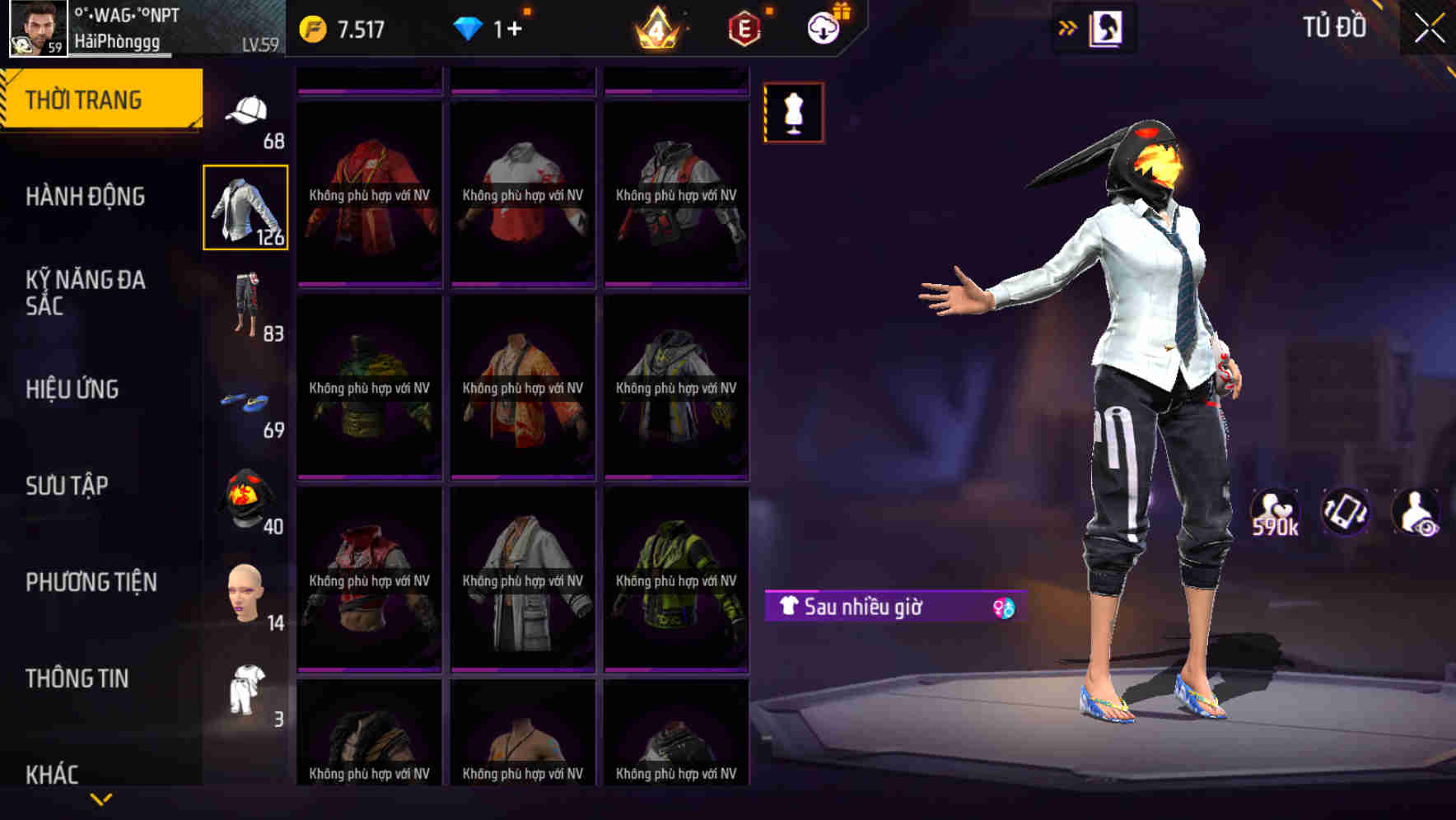
Task: Click the cloud download gift icon
Action: pos(824,27)
